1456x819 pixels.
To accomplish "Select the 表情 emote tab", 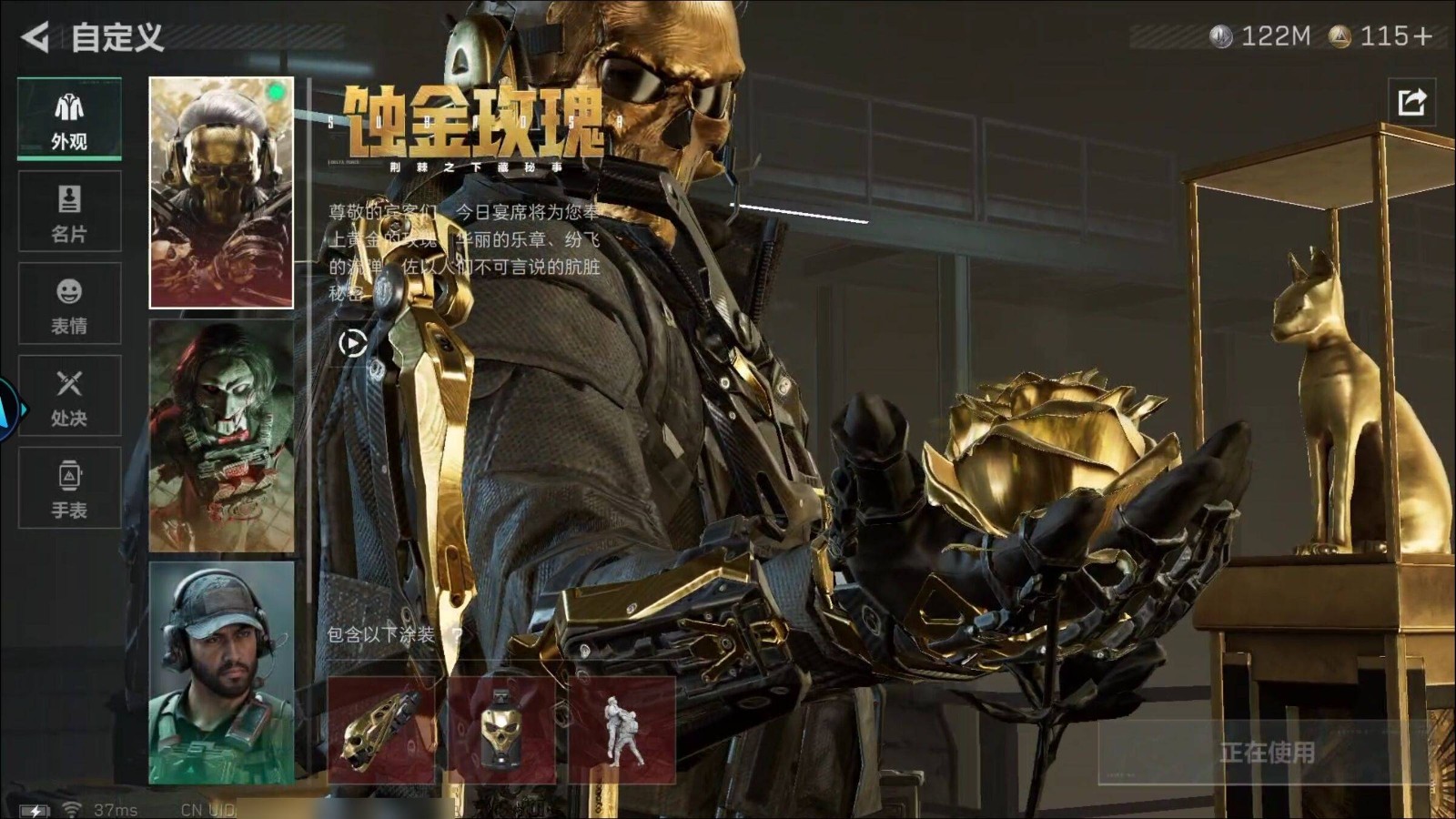I will 69,304.
